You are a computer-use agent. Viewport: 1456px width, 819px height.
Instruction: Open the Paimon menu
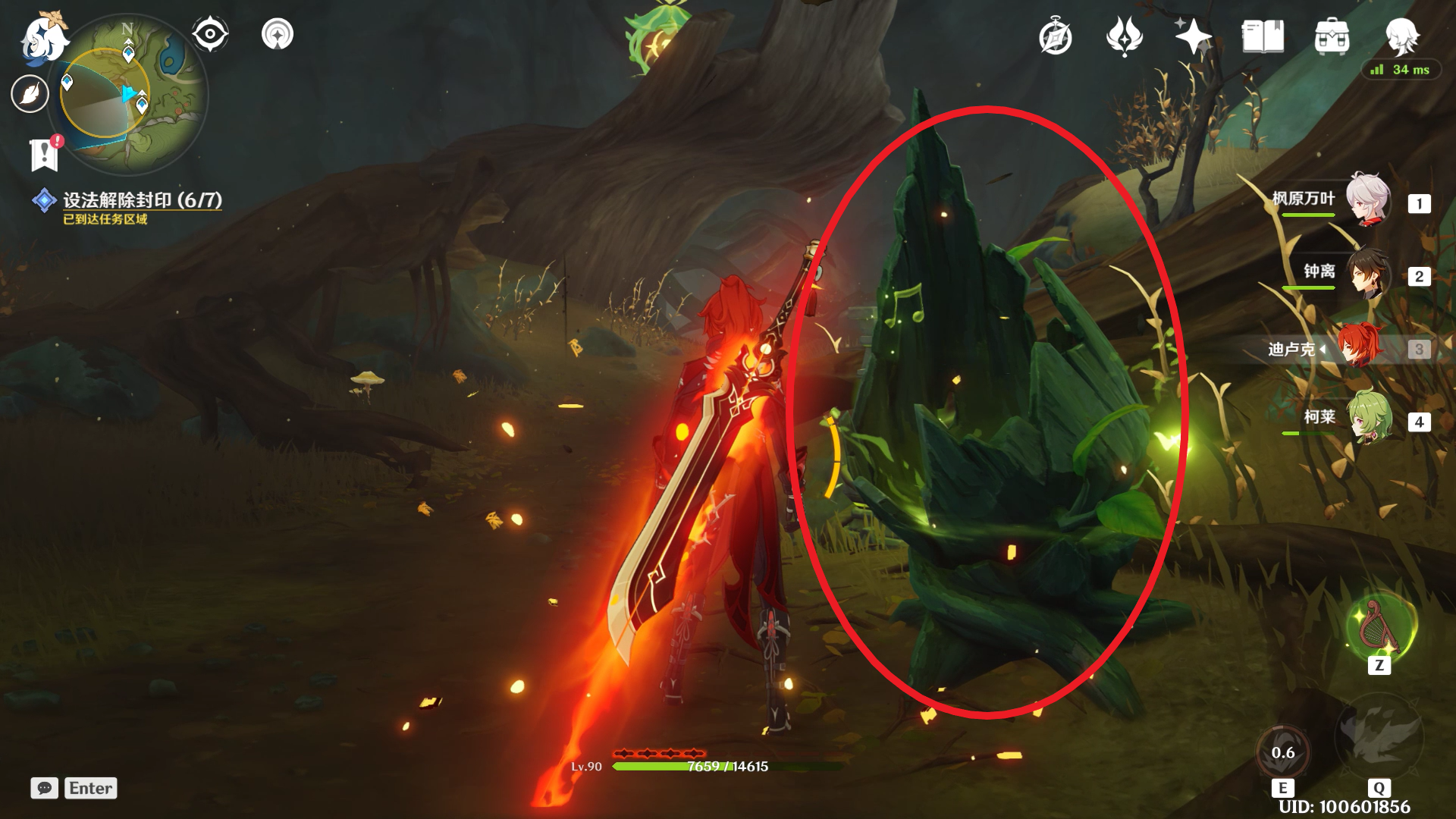(43, 36)
